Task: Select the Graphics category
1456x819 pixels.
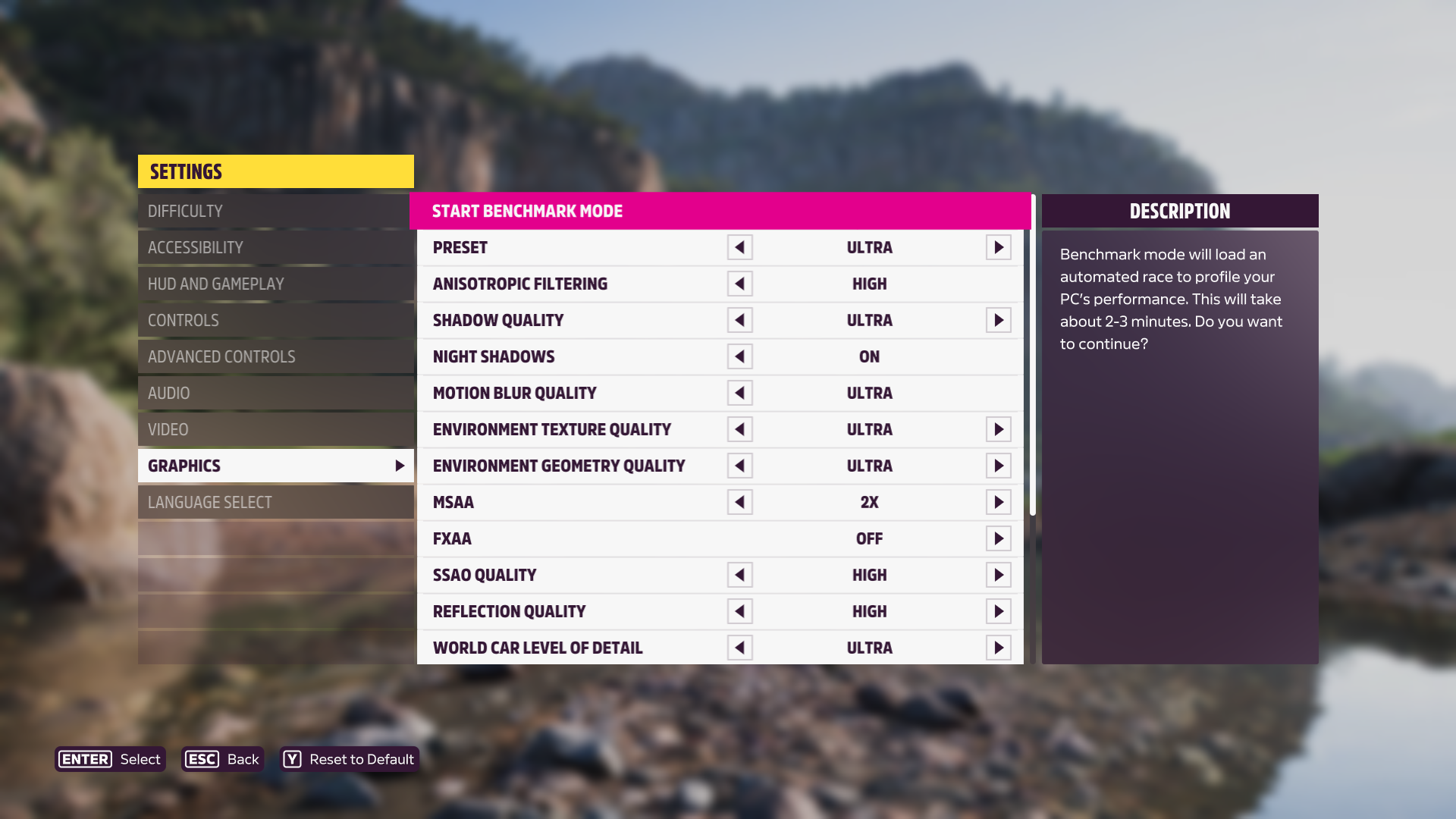Action: [275, 466]
